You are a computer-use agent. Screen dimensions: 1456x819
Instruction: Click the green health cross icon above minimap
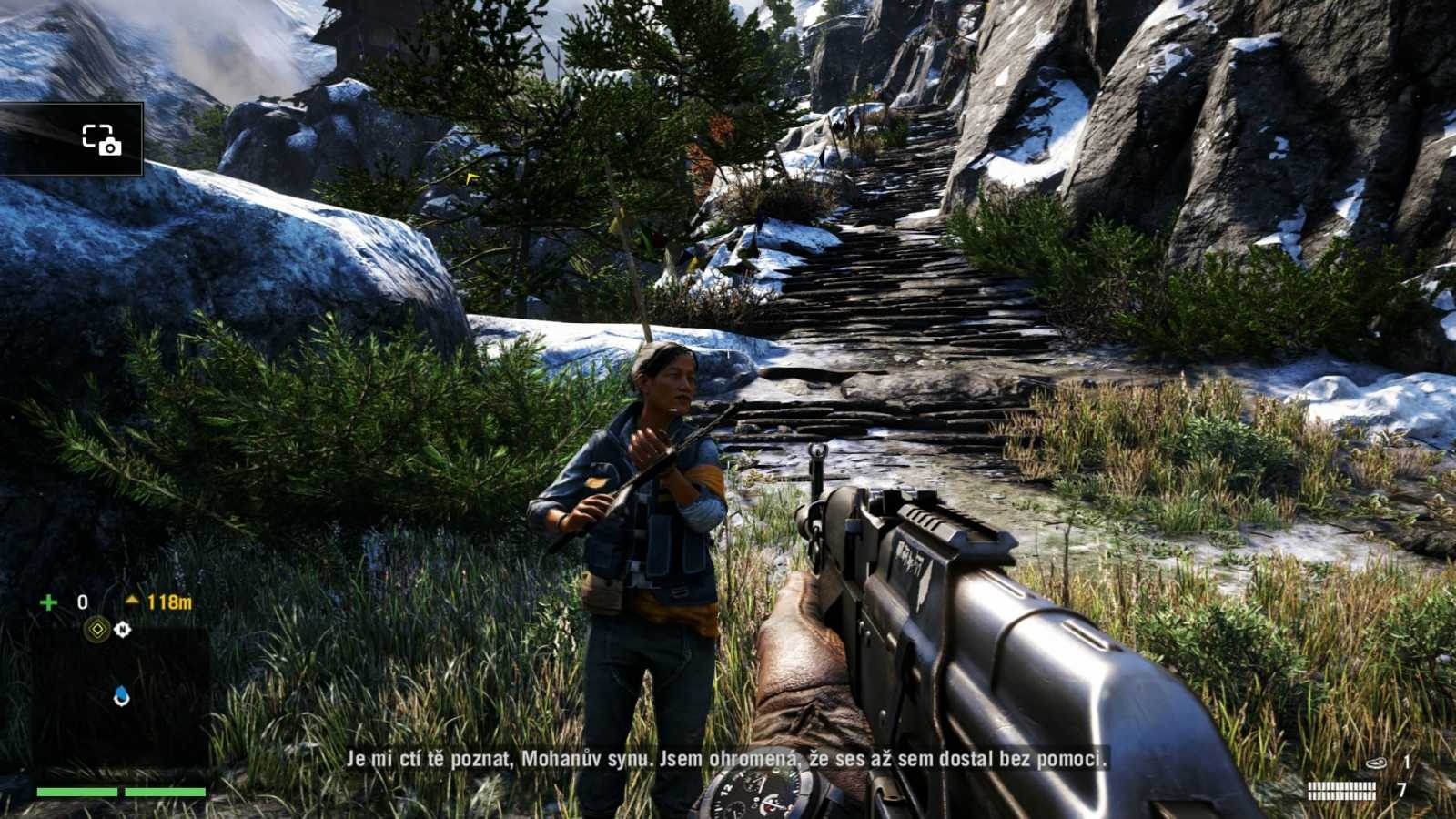click(x=48, y=602)
